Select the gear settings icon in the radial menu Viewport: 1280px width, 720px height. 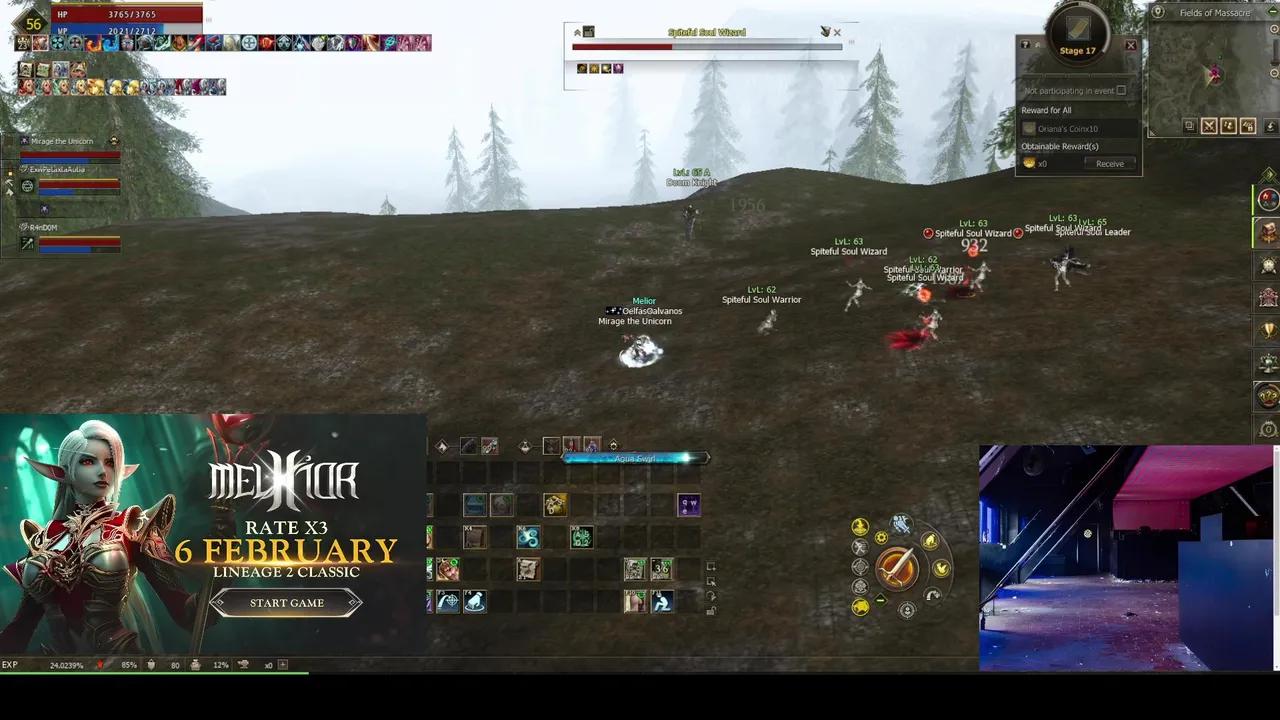tap(881, 538)
